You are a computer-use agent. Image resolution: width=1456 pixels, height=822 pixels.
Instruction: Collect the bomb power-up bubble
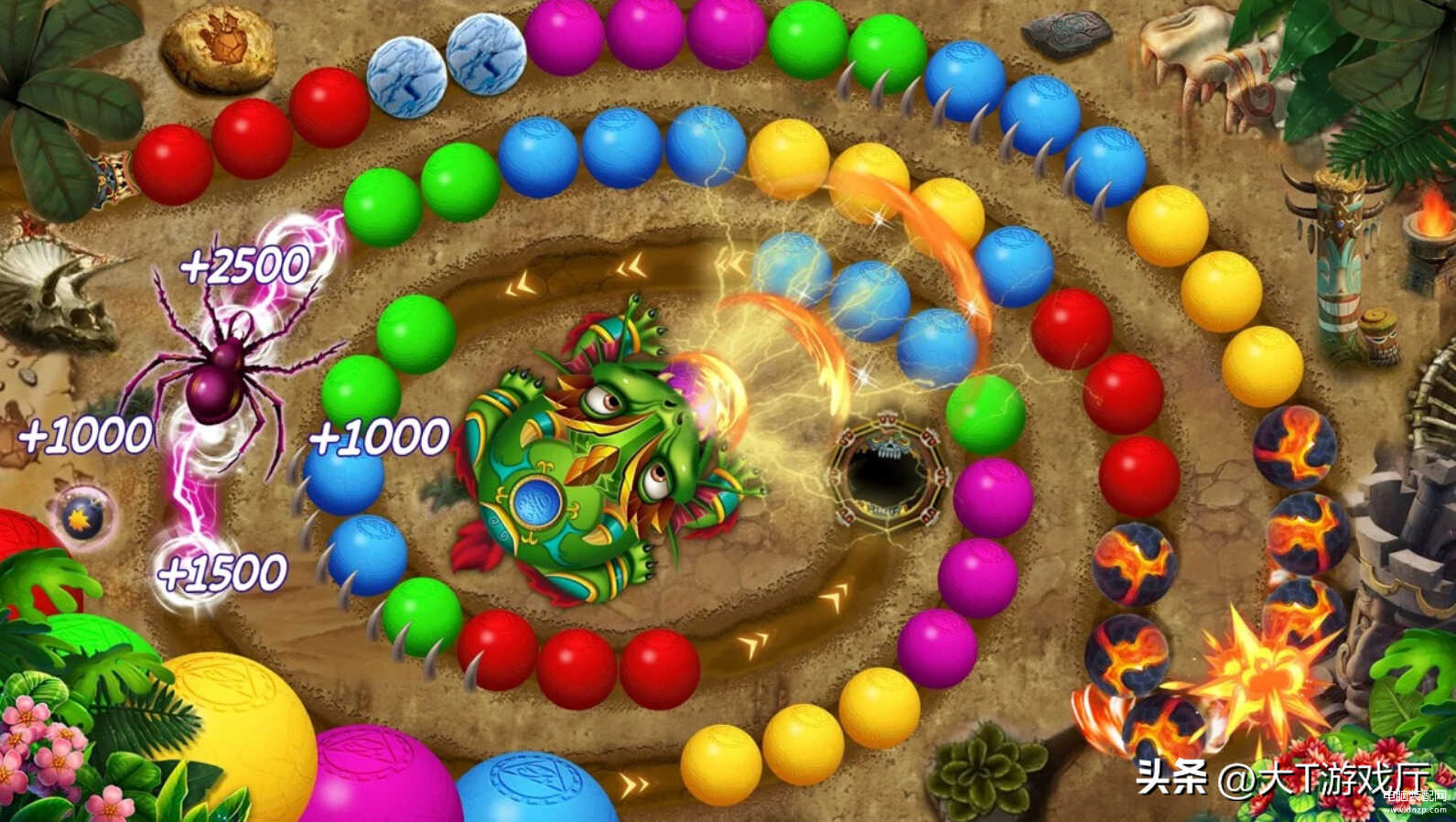tap(83, 519)
